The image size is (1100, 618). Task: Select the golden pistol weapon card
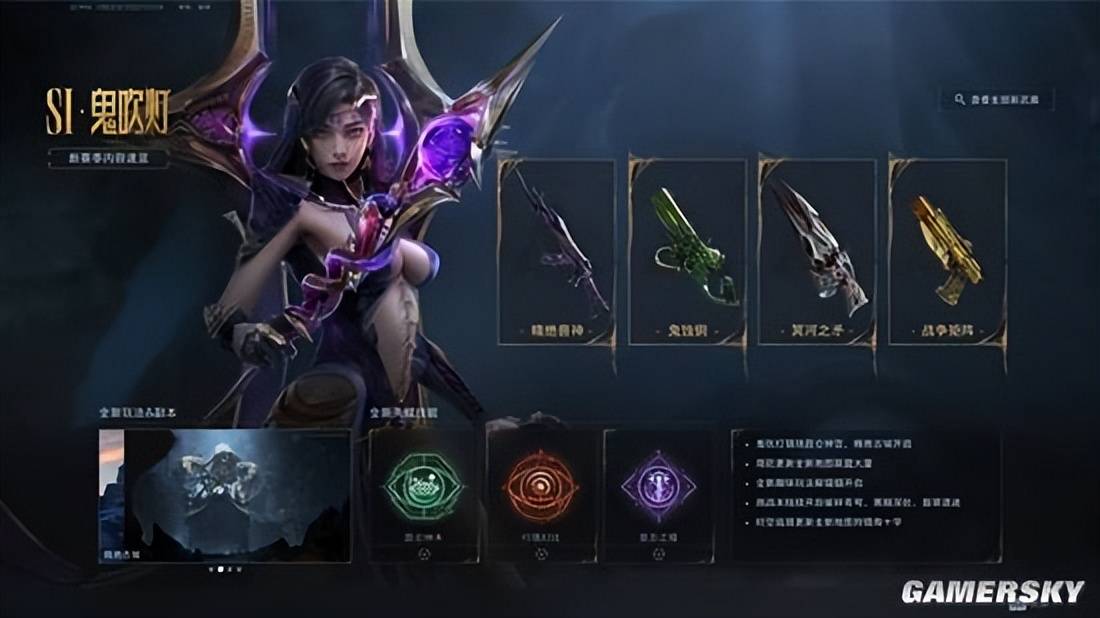pyautogui.click(x=947, y=252)
